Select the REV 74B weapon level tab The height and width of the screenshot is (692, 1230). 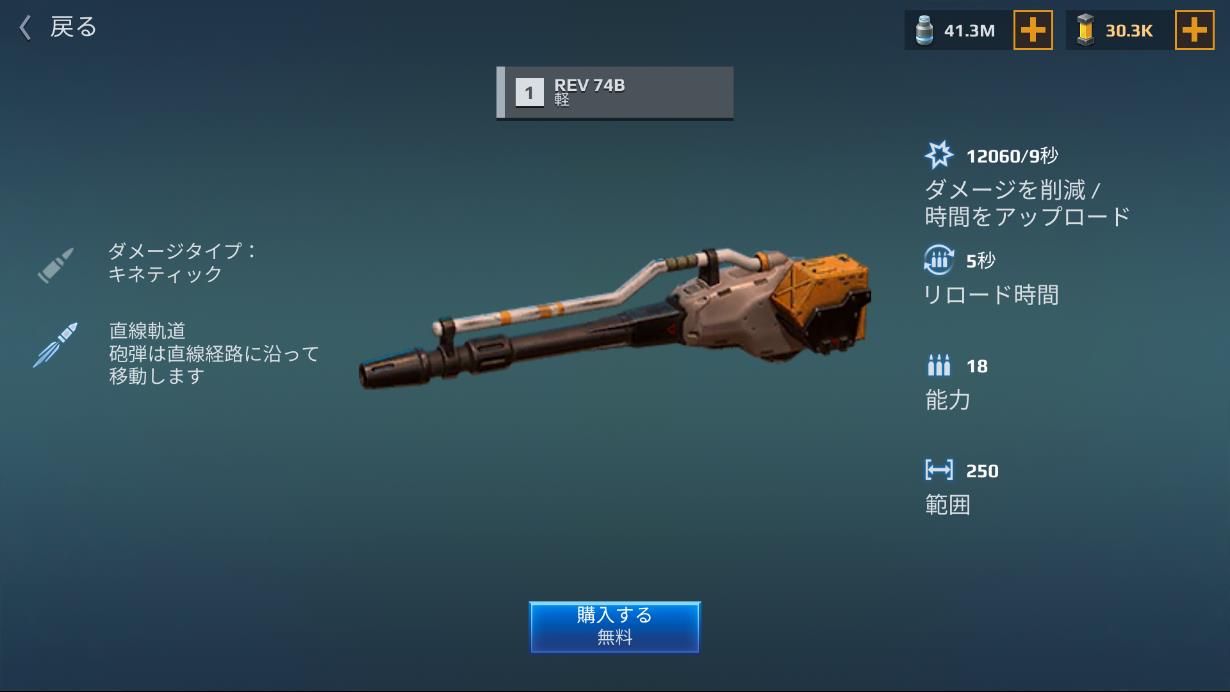[x=615, y=93]
